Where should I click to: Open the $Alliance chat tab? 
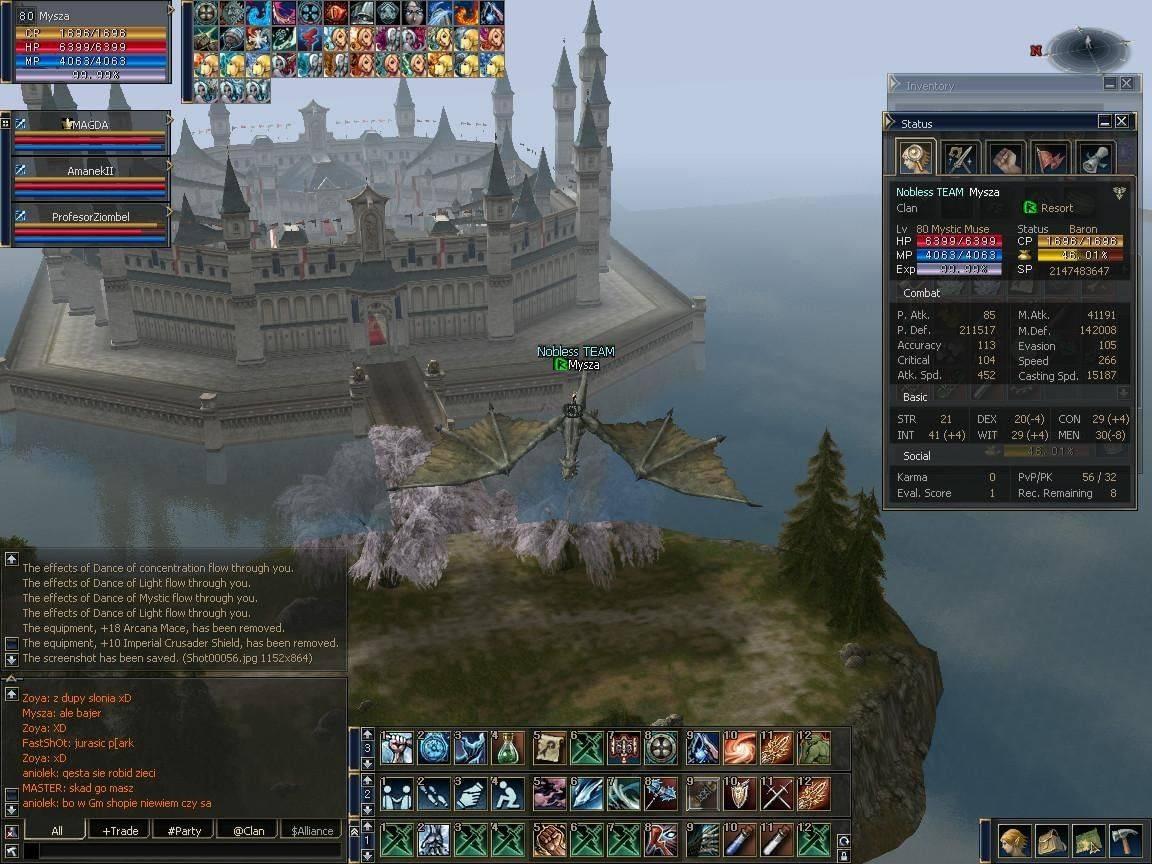click(312, 830)
